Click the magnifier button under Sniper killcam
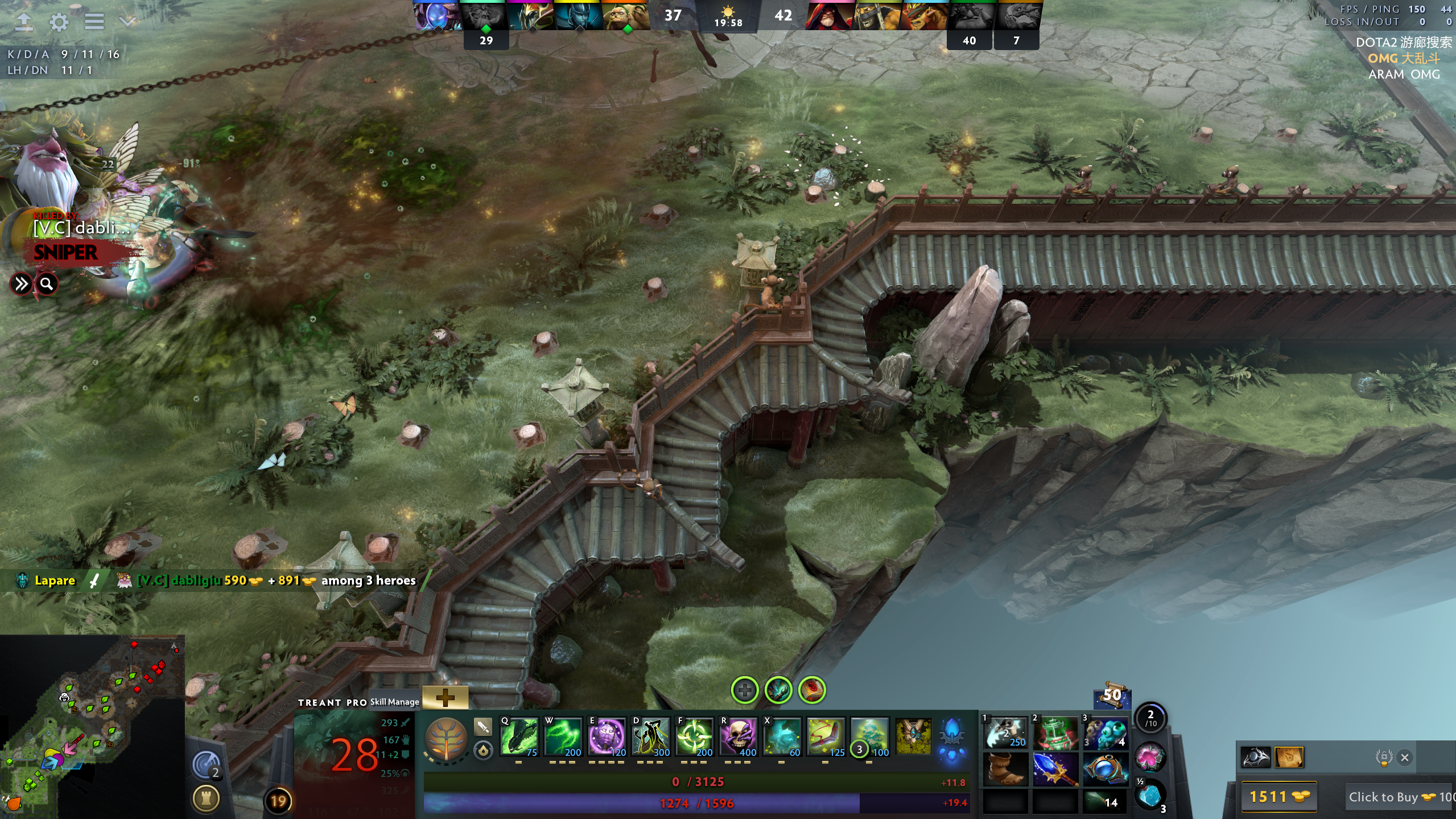Viewport: 1456px width, 819px height. [x=47, y=283]
